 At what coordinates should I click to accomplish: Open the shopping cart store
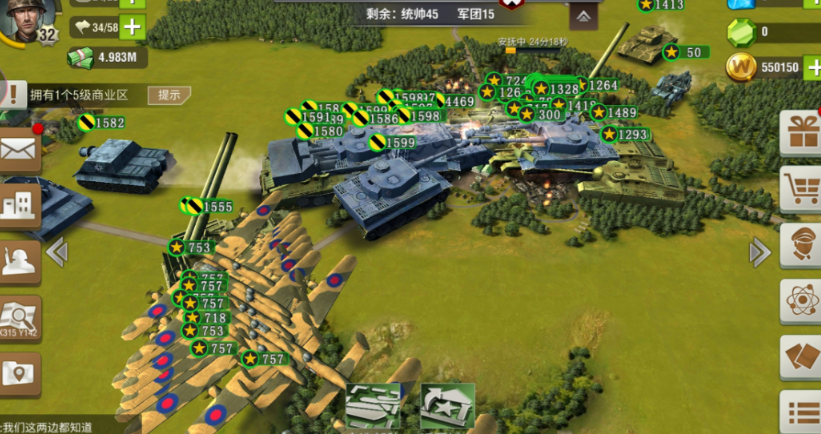point(802,188)
